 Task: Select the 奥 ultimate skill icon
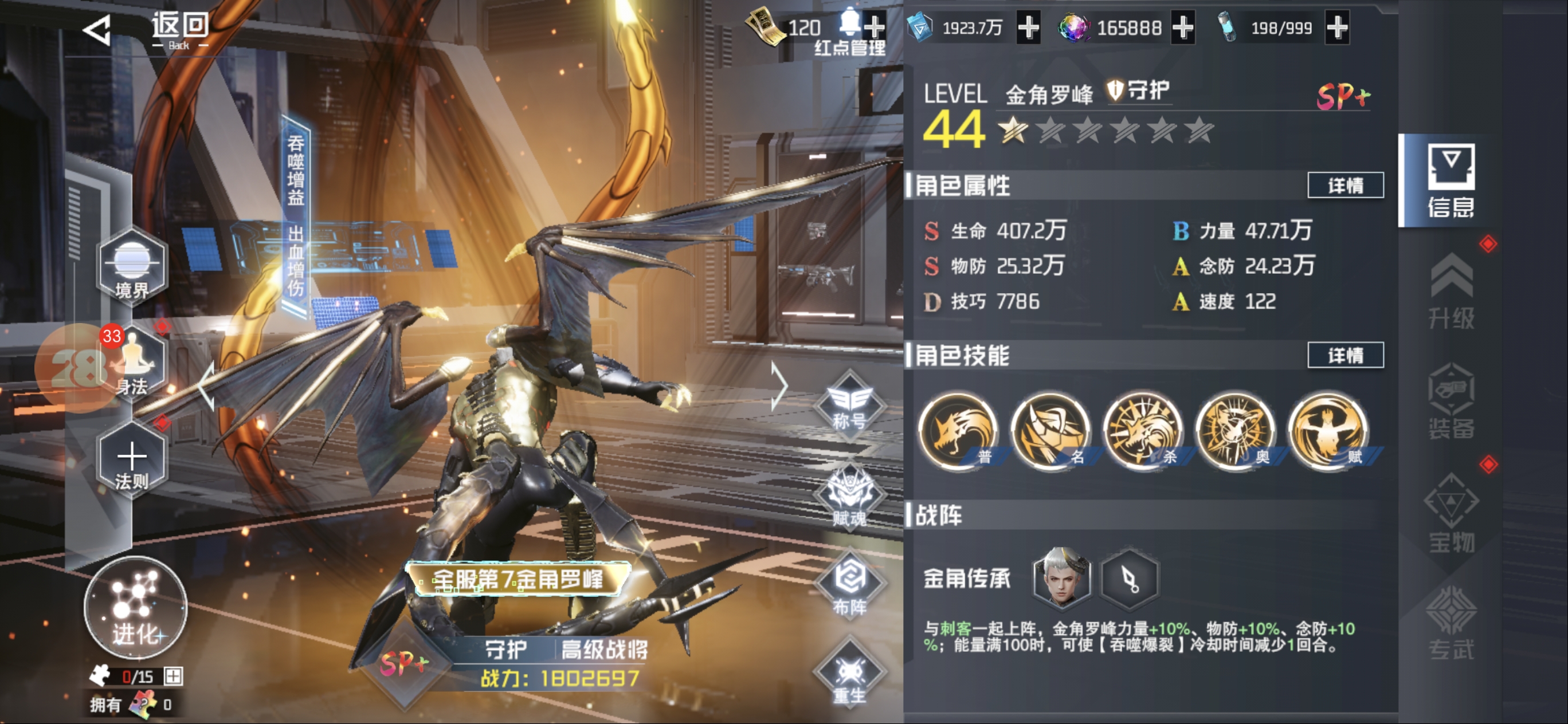point(1236,431)
